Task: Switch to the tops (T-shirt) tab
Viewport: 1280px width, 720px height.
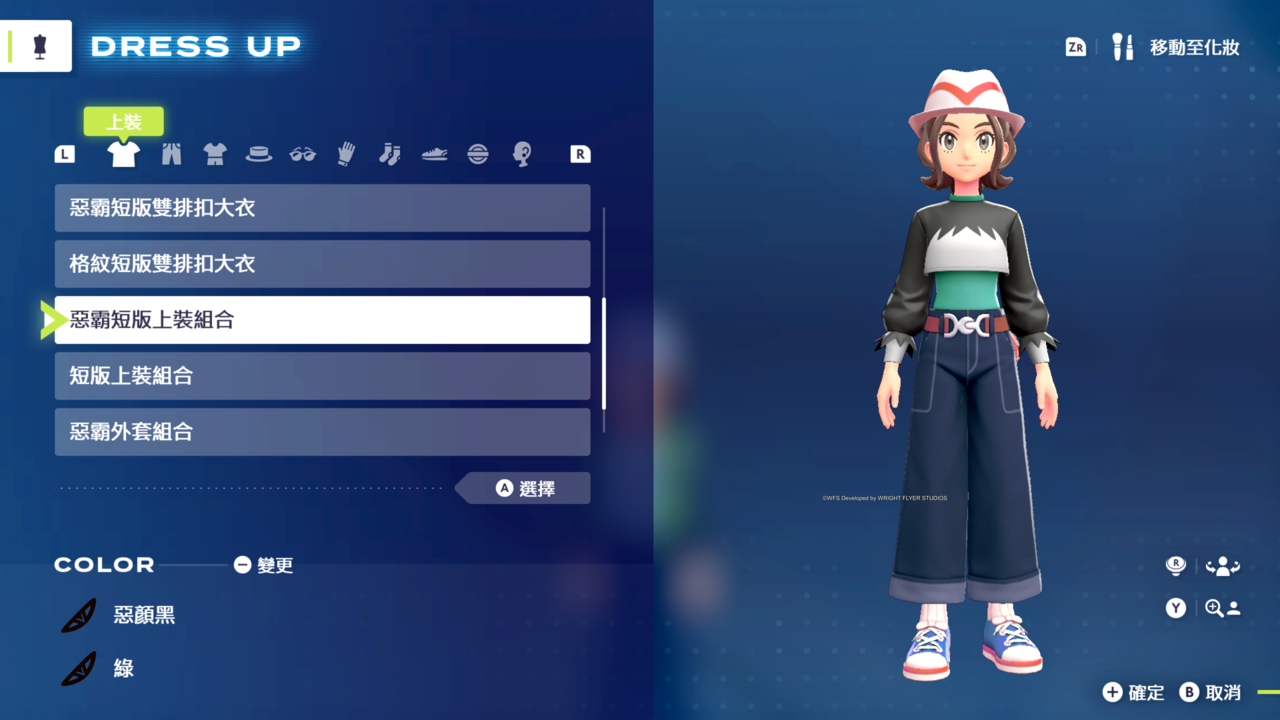Action: (x=123, y=154)
